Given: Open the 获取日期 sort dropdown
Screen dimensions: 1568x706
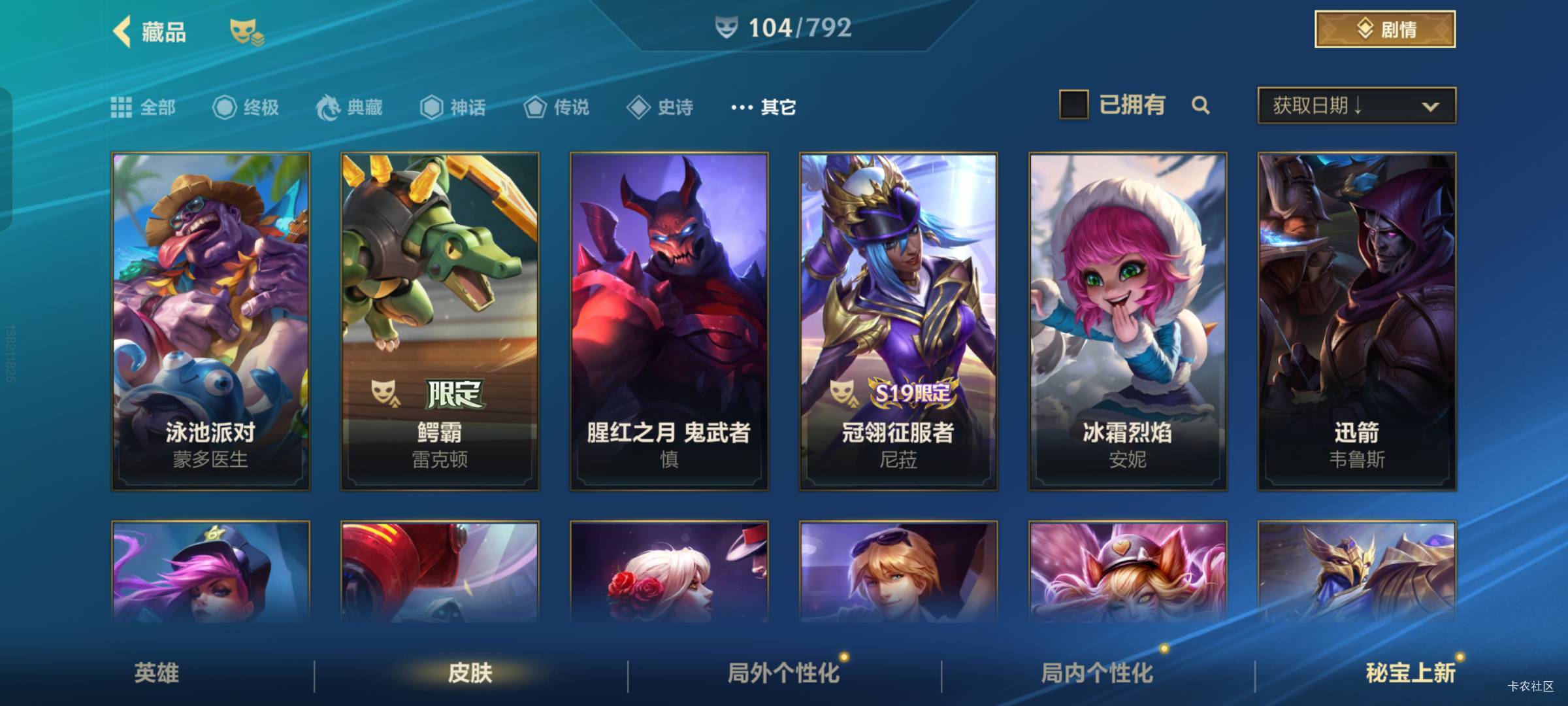Looking at the screenshot, I should pyautogui.click(x=1356, y=105).
